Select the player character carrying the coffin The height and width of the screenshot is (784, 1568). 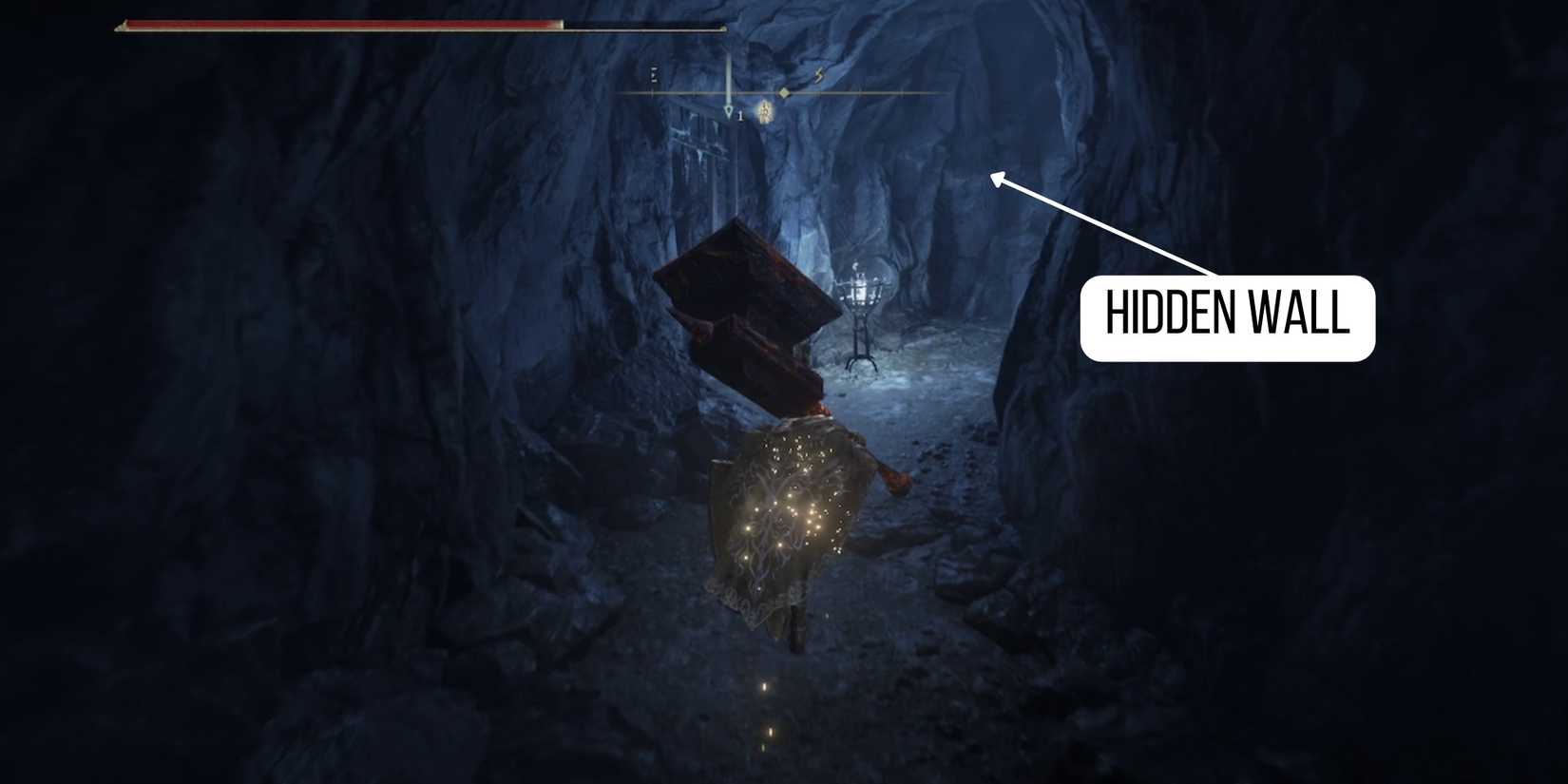(794, 513)
